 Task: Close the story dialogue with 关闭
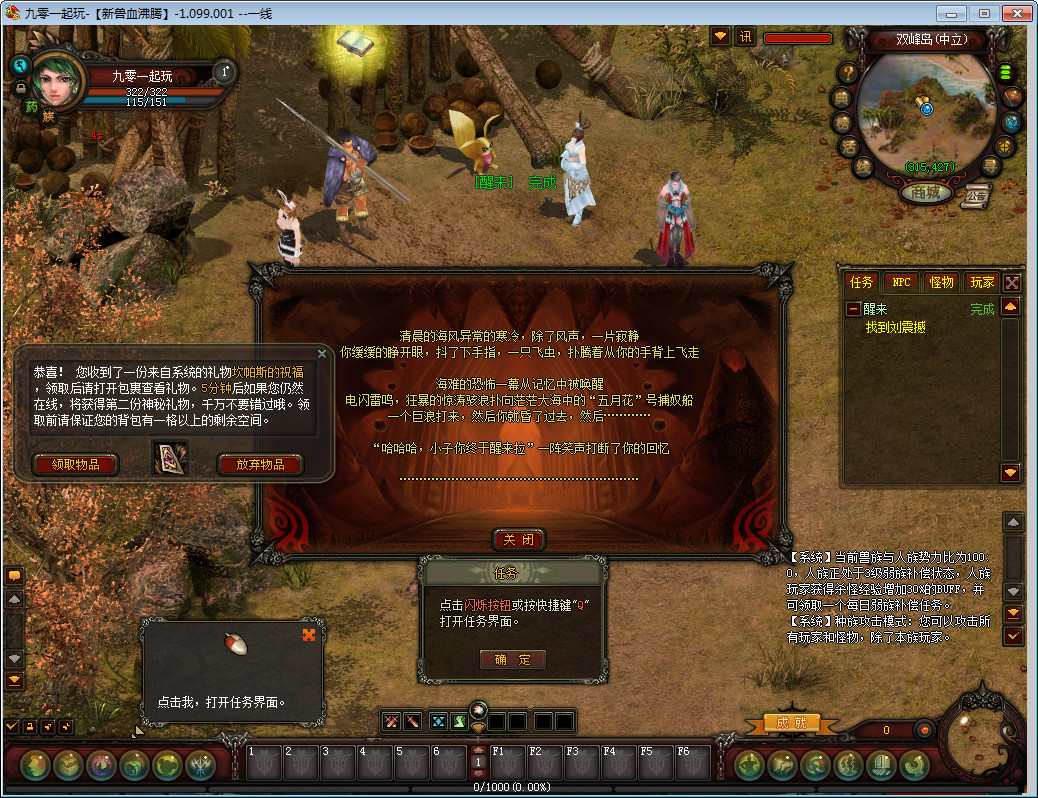pyautogui.click(x=519, y=540)
